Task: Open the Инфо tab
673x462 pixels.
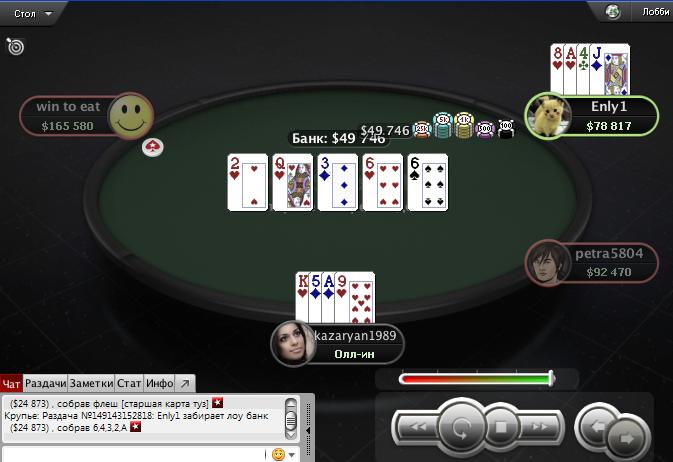Action: click(x=160, y=383)
